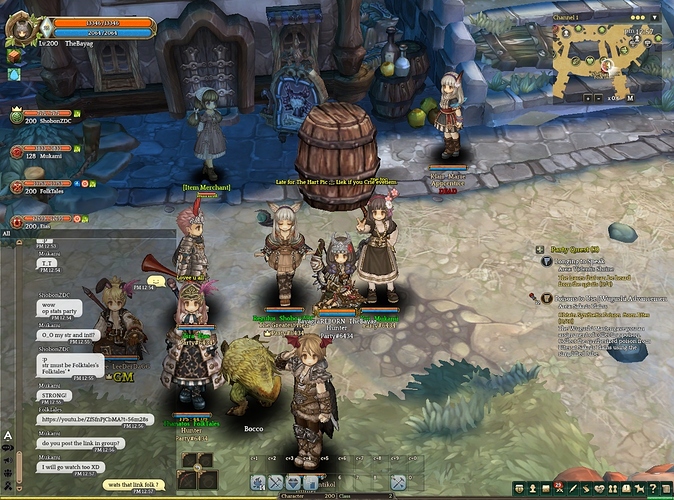This screenshot has width=674, height=500.
Task: Click the crossed swords icon with red notification badge
Action: [x=558, y=488]
